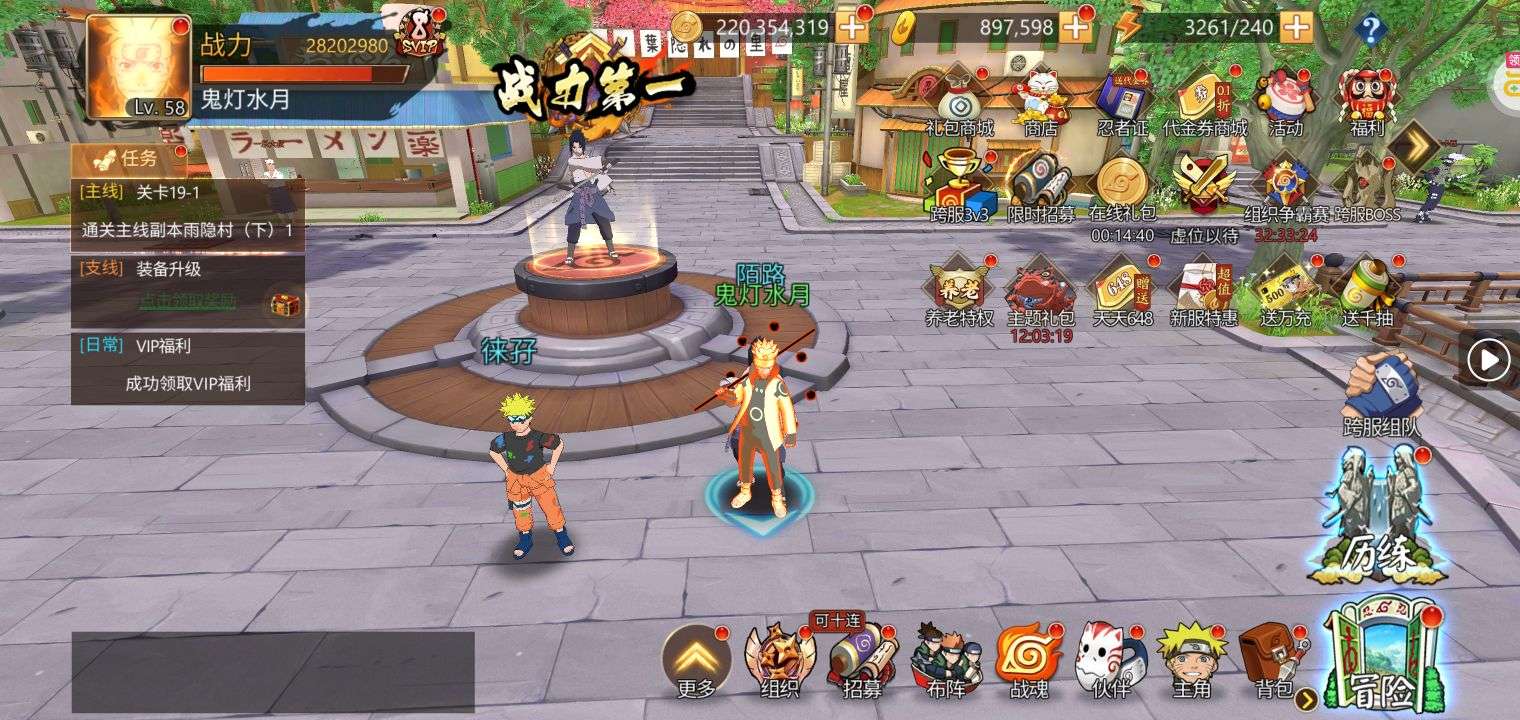
Task: Open the 活动 events icon
Action: [x=1285, y=100]
